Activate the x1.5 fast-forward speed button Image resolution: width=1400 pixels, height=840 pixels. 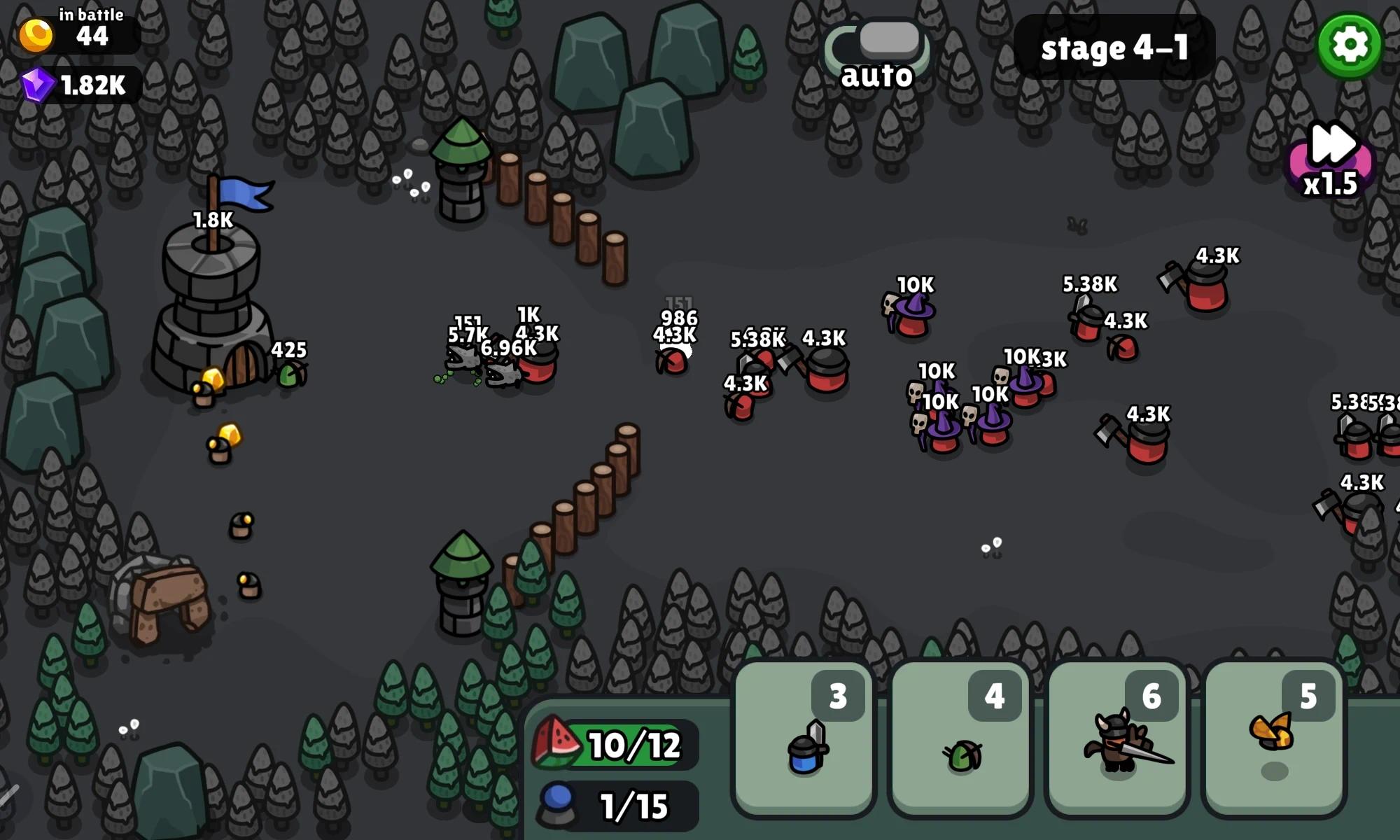coord(1331,161)
